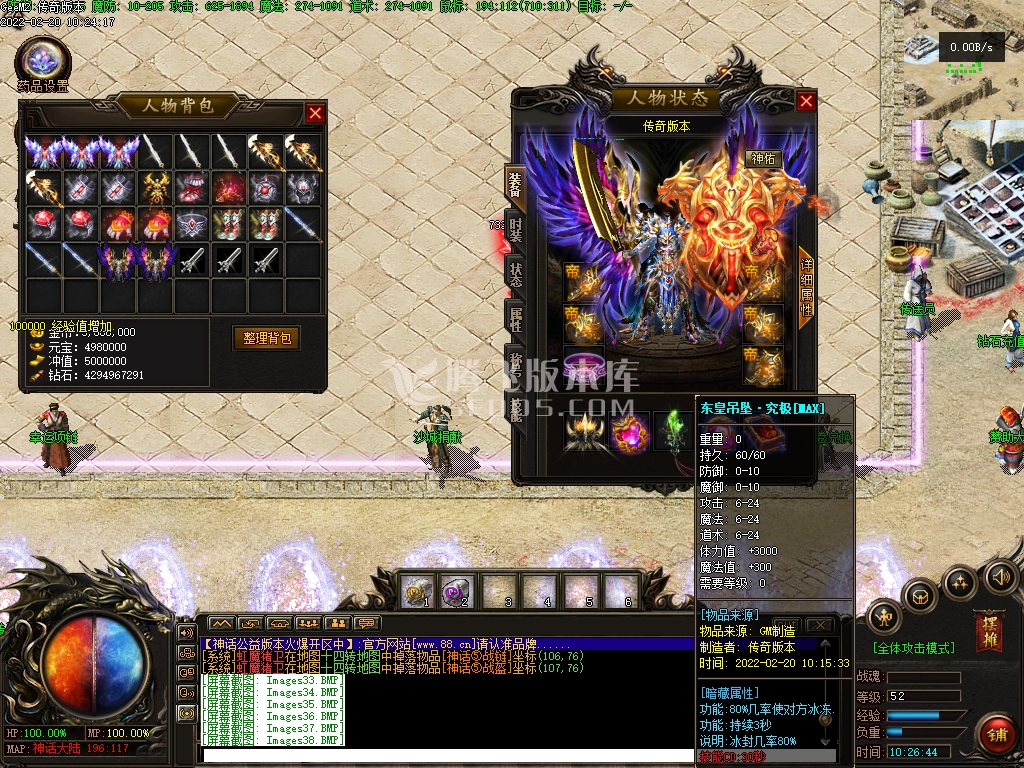This screenshot has width=1024, height=768.
Task: Show the 称号 title tab
Action: pyautogui.click(x=515, y=364)
